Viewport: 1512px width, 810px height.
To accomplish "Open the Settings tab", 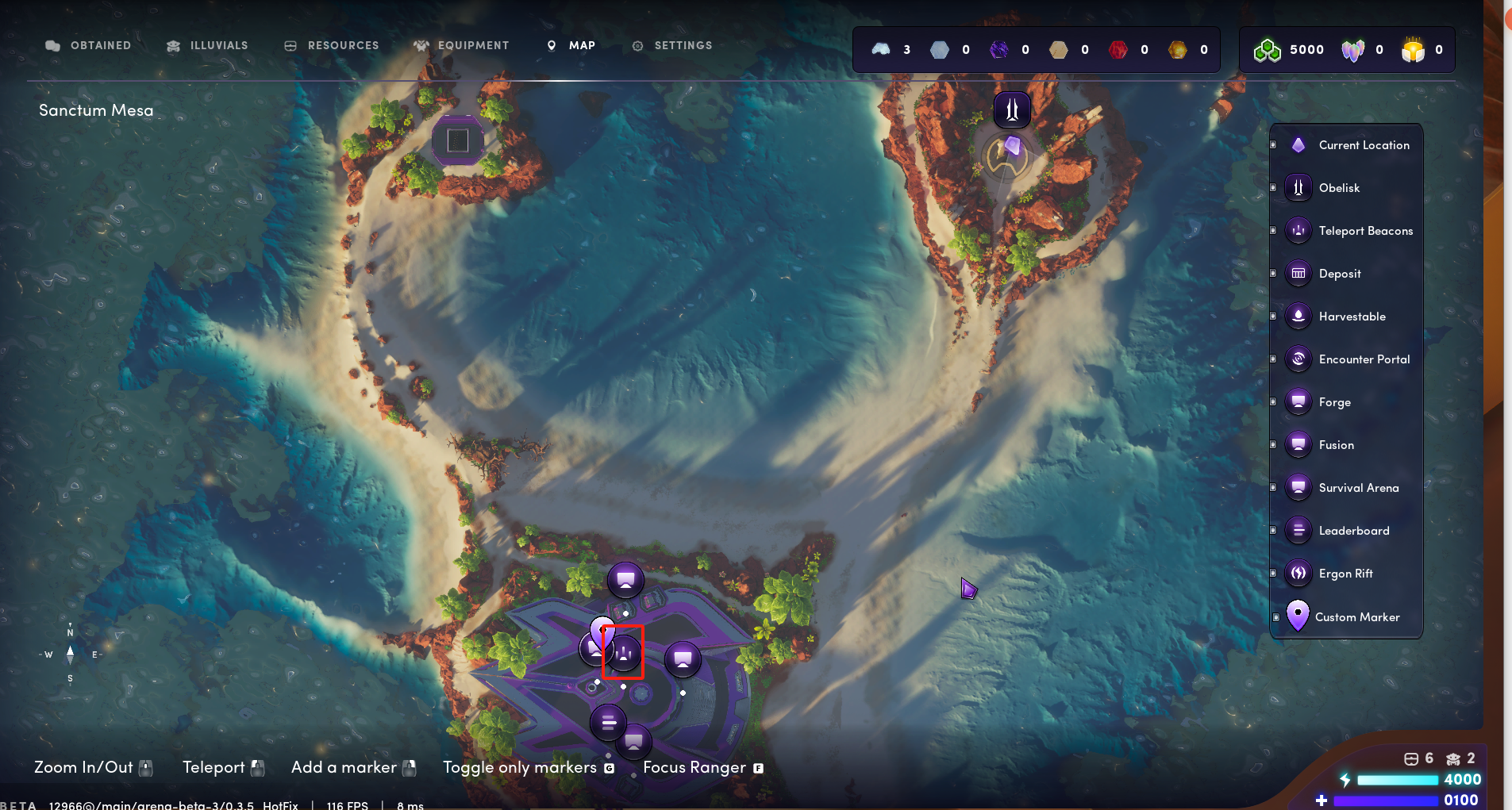I will pos(672,46).
